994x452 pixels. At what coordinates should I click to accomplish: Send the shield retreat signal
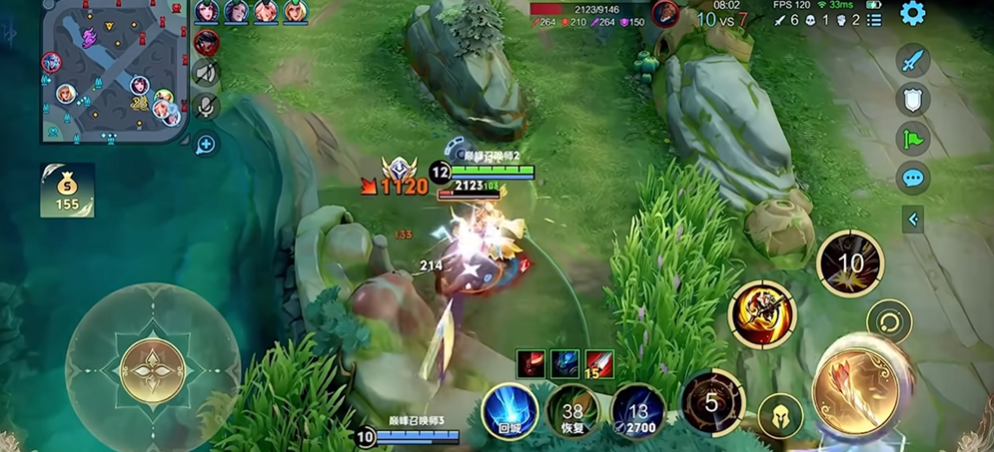pyautogui.click(x=912, y=99)
